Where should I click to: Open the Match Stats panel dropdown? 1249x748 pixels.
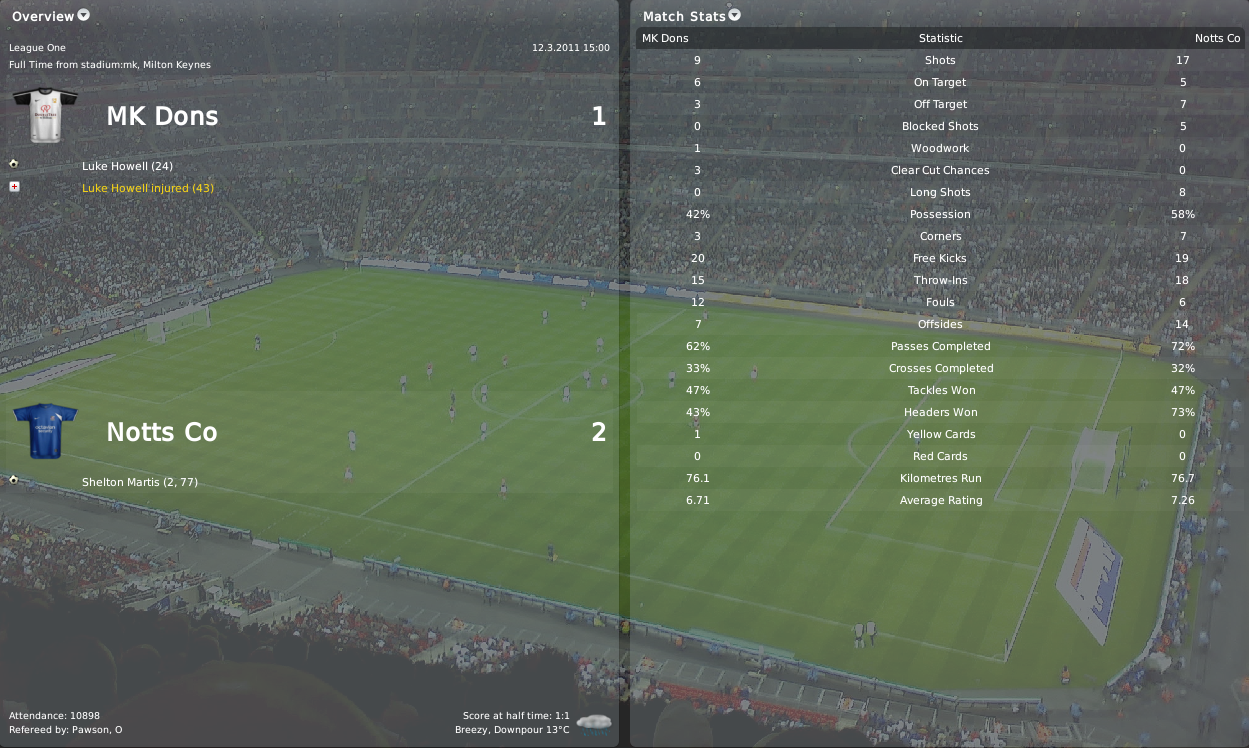[735, 15]
